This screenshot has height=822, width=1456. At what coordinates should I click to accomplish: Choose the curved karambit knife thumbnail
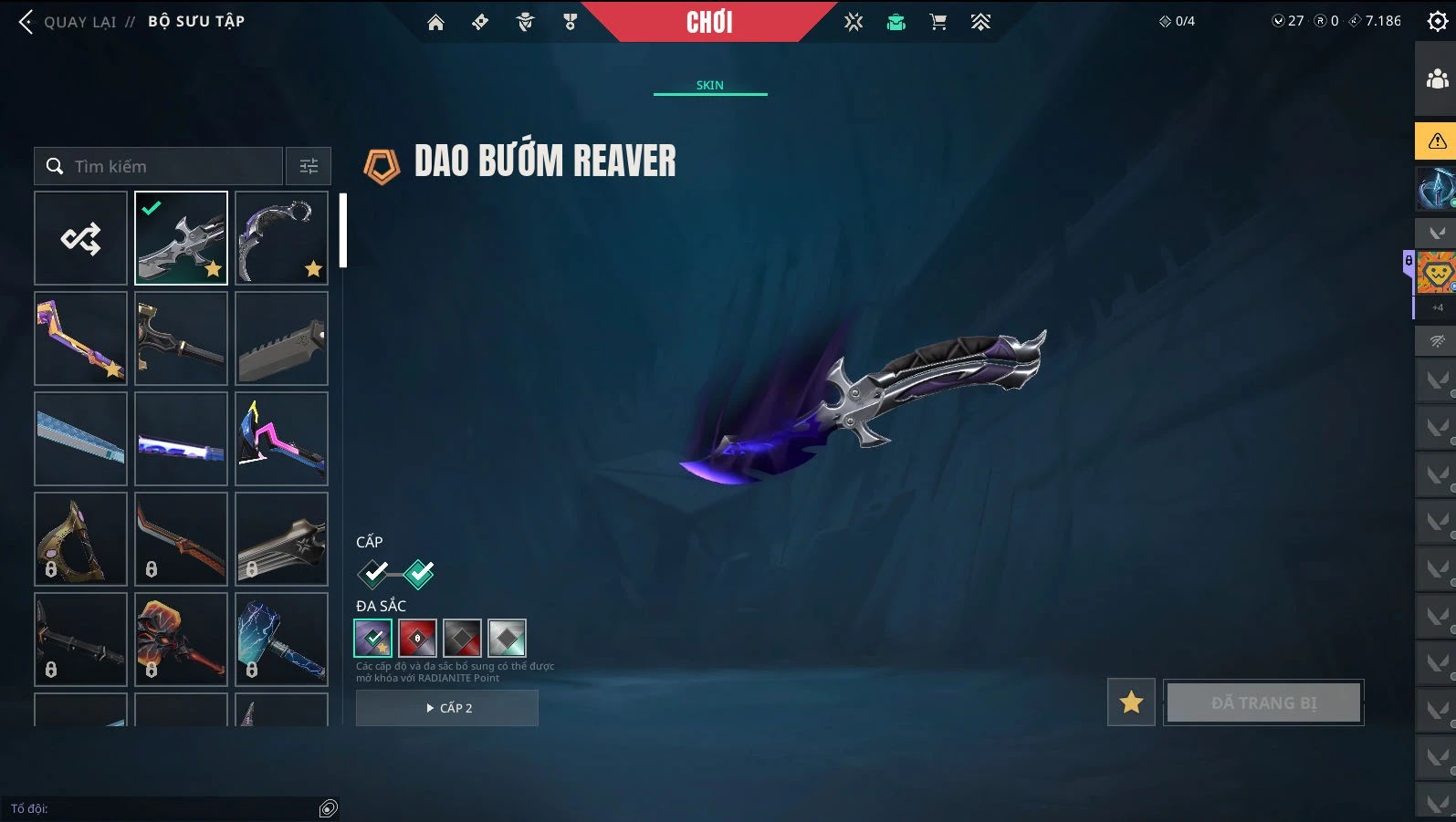(281, 238)
